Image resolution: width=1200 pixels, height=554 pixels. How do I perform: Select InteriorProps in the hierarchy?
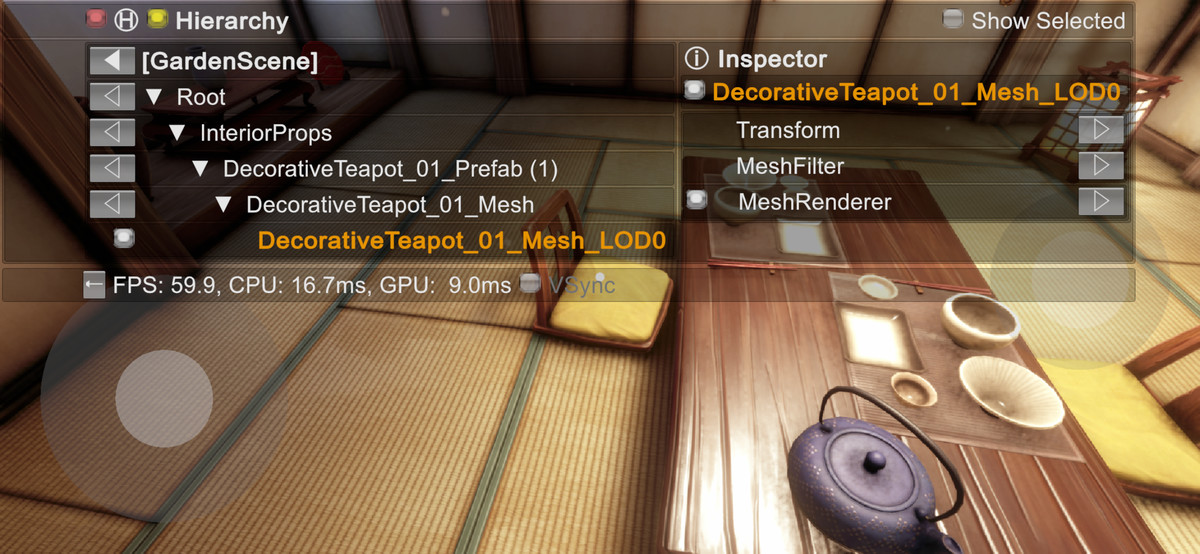[265, 133]
